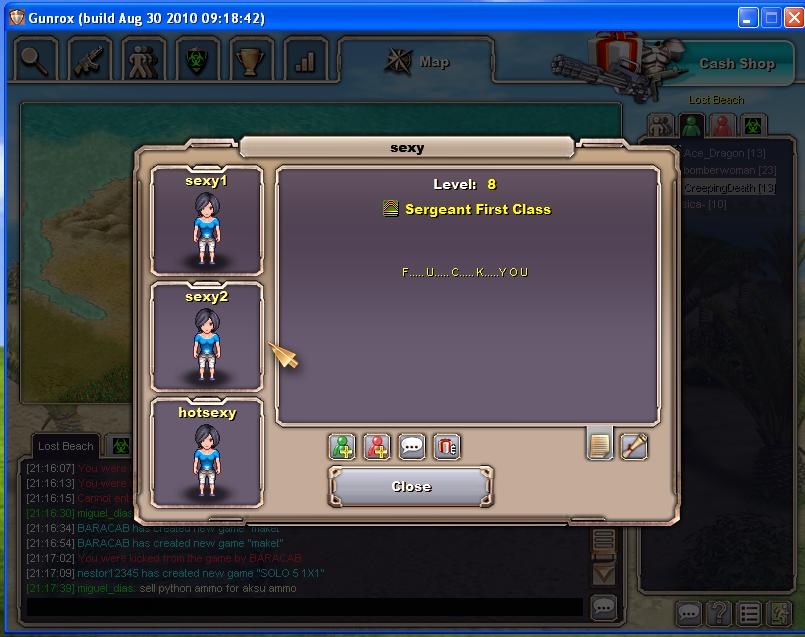Screen dimensions: 805x637
Task: Add player as friend with green icon
Action: (x=343, y=446)
